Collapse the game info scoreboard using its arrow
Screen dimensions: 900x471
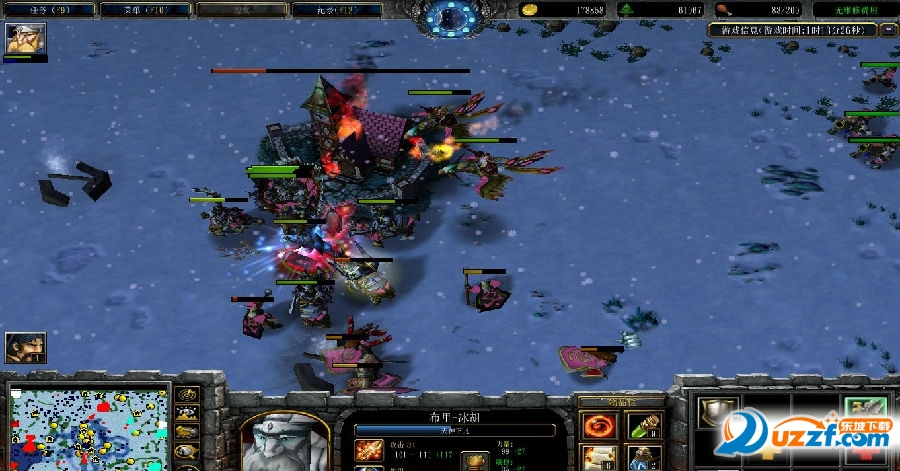[x=888, y=30]
